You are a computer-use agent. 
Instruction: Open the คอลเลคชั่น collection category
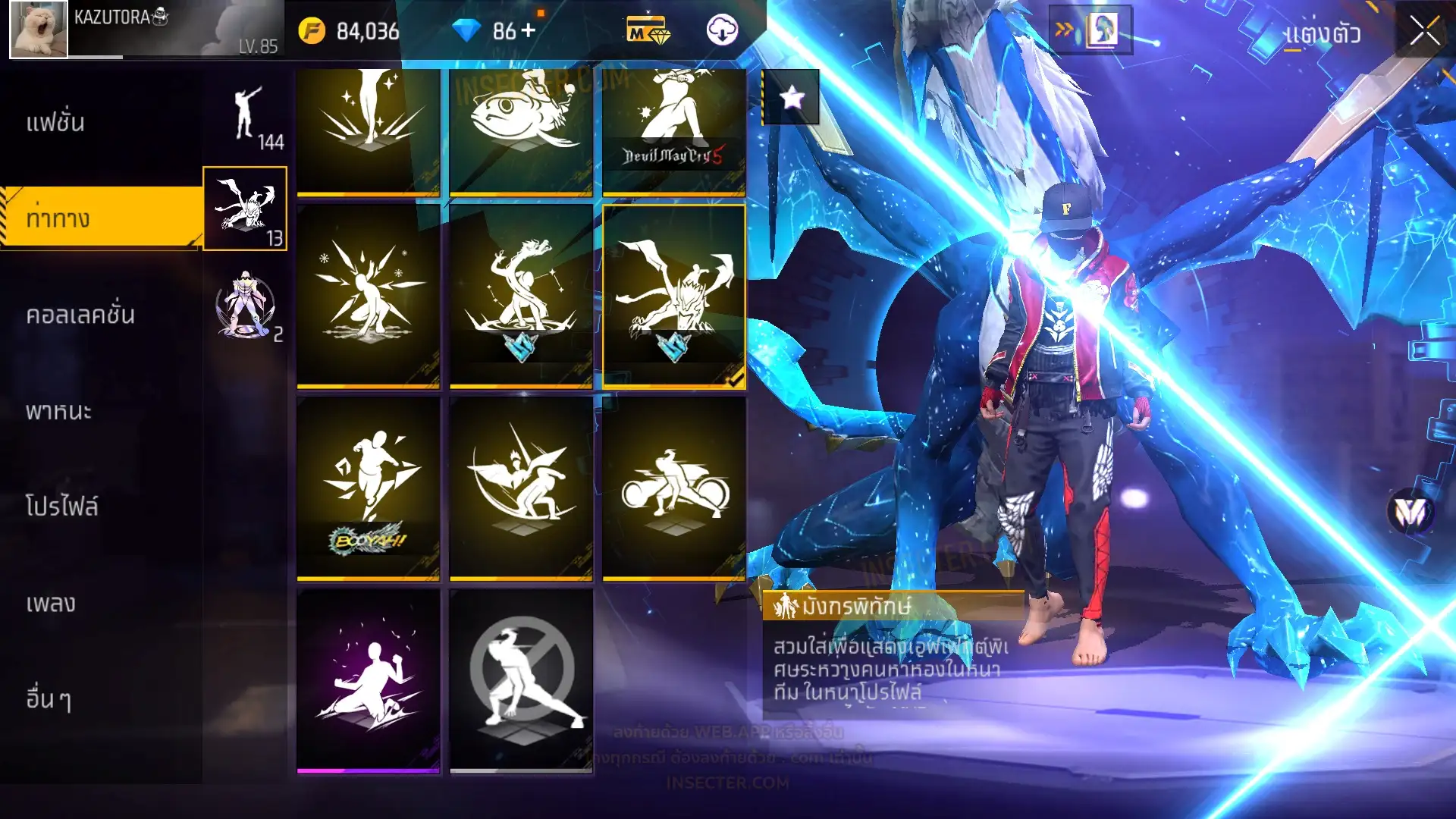coord(80,315)
